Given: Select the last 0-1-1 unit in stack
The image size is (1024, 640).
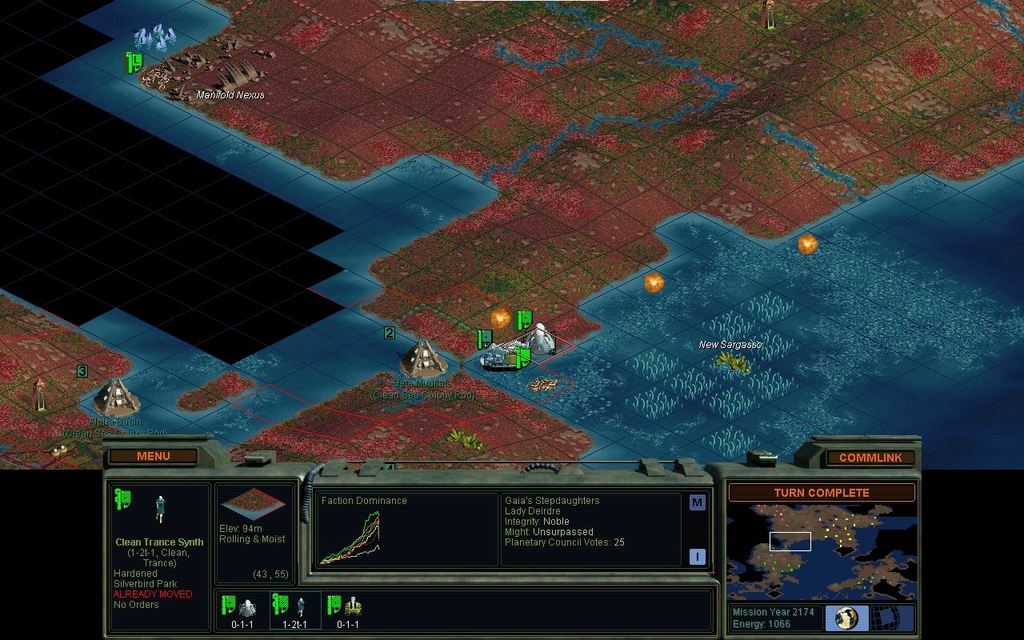Looking at the screenshot, I should coord(348,610).
